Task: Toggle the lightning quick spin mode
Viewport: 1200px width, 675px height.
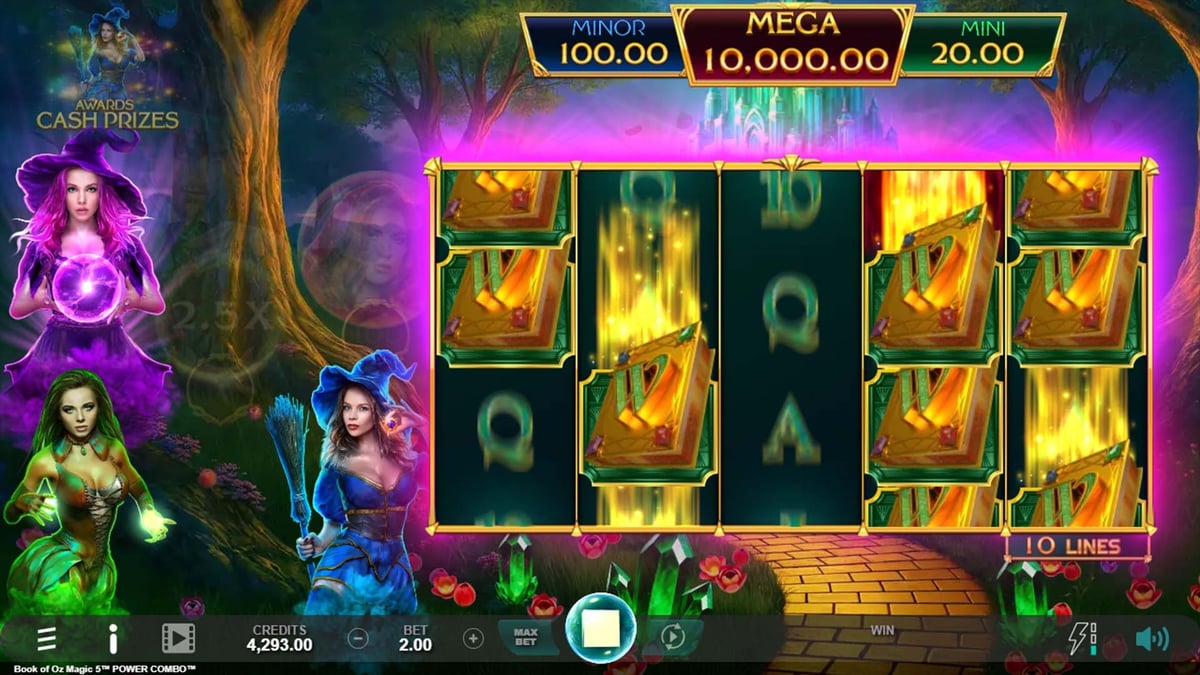Action: (x=1082, y=638)
